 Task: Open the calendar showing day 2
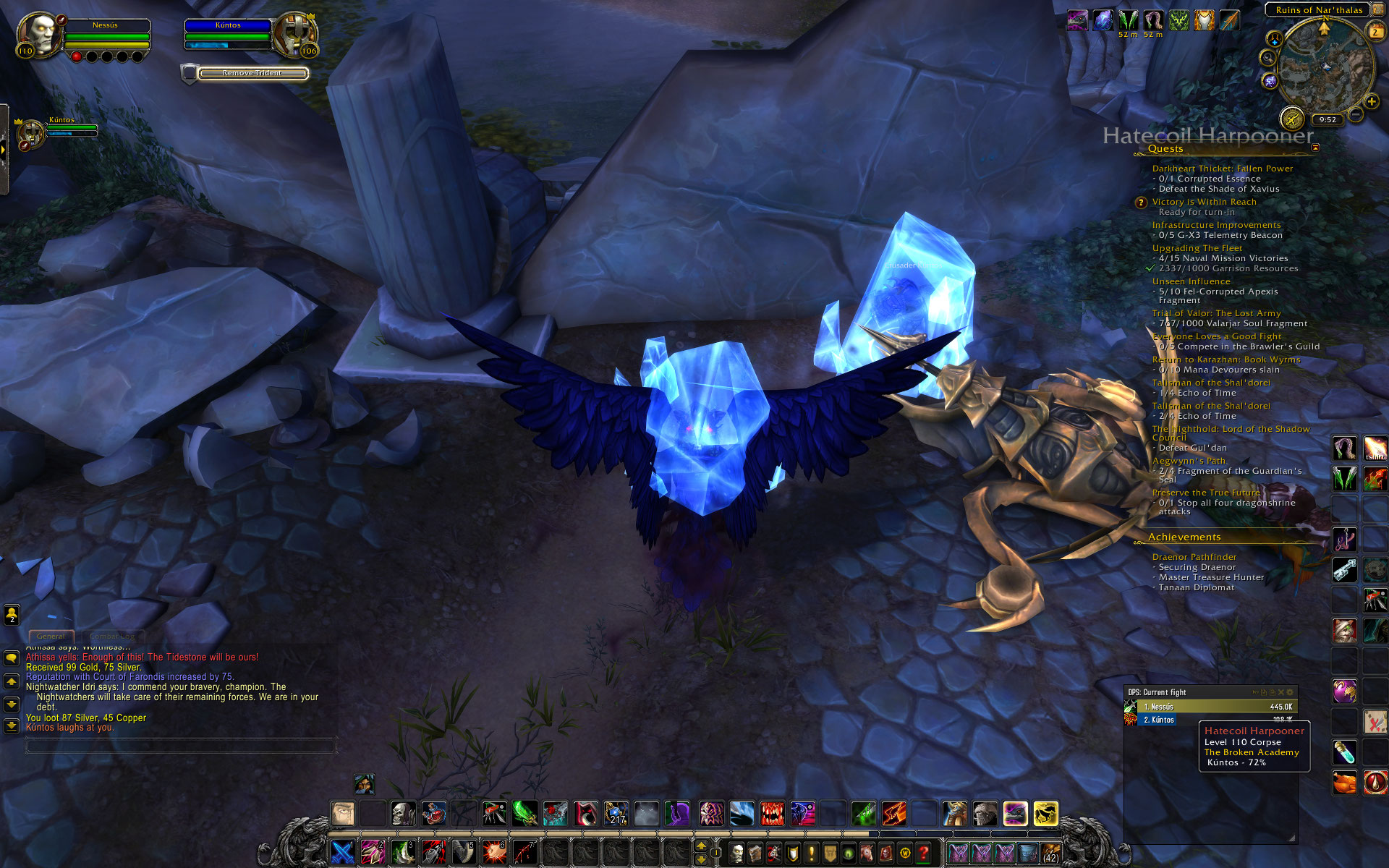coord(1375,32)
